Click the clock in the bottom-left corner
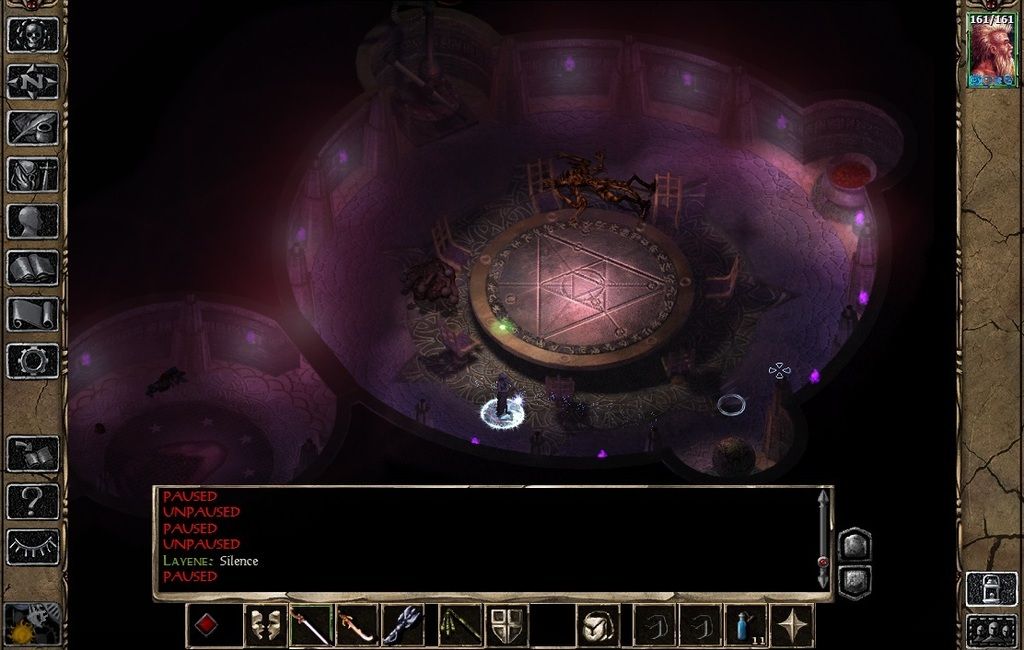Image resolution: width=1024 pixels, height=650 pixels. [x=32, y=625]
